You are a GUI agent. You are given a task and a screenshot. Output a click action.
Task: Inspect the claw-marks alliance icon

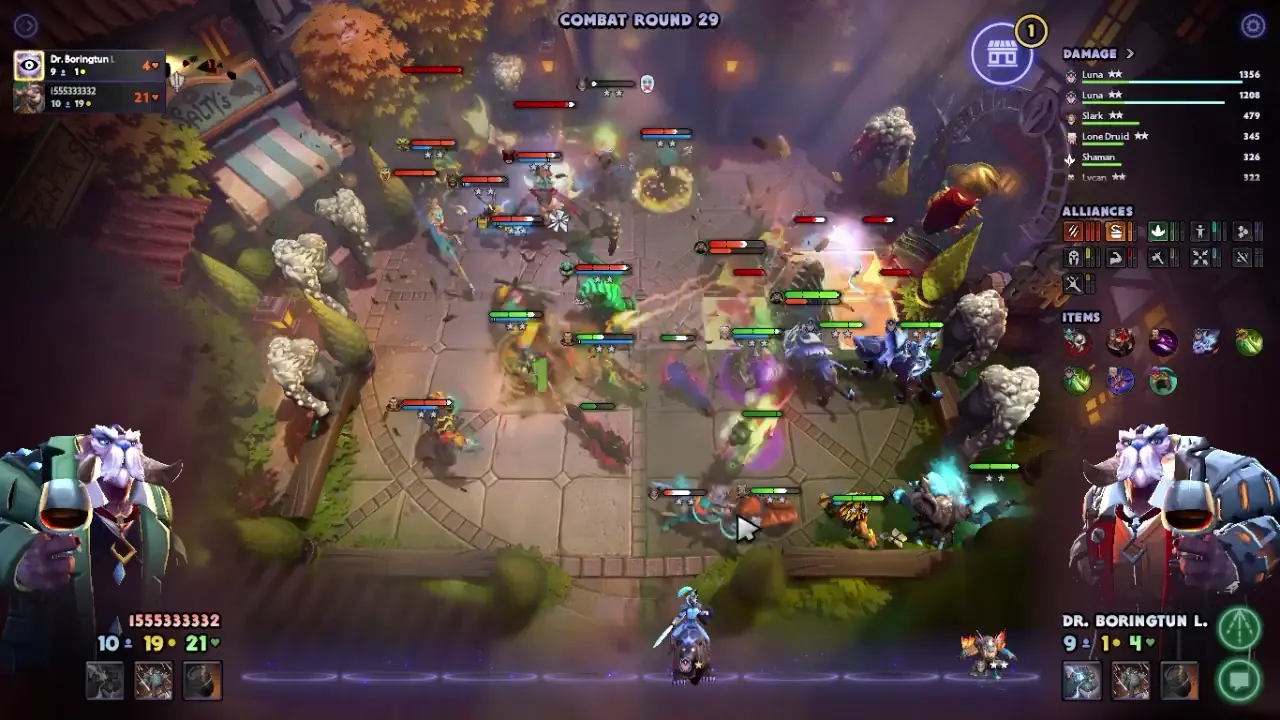[1073, 232]
